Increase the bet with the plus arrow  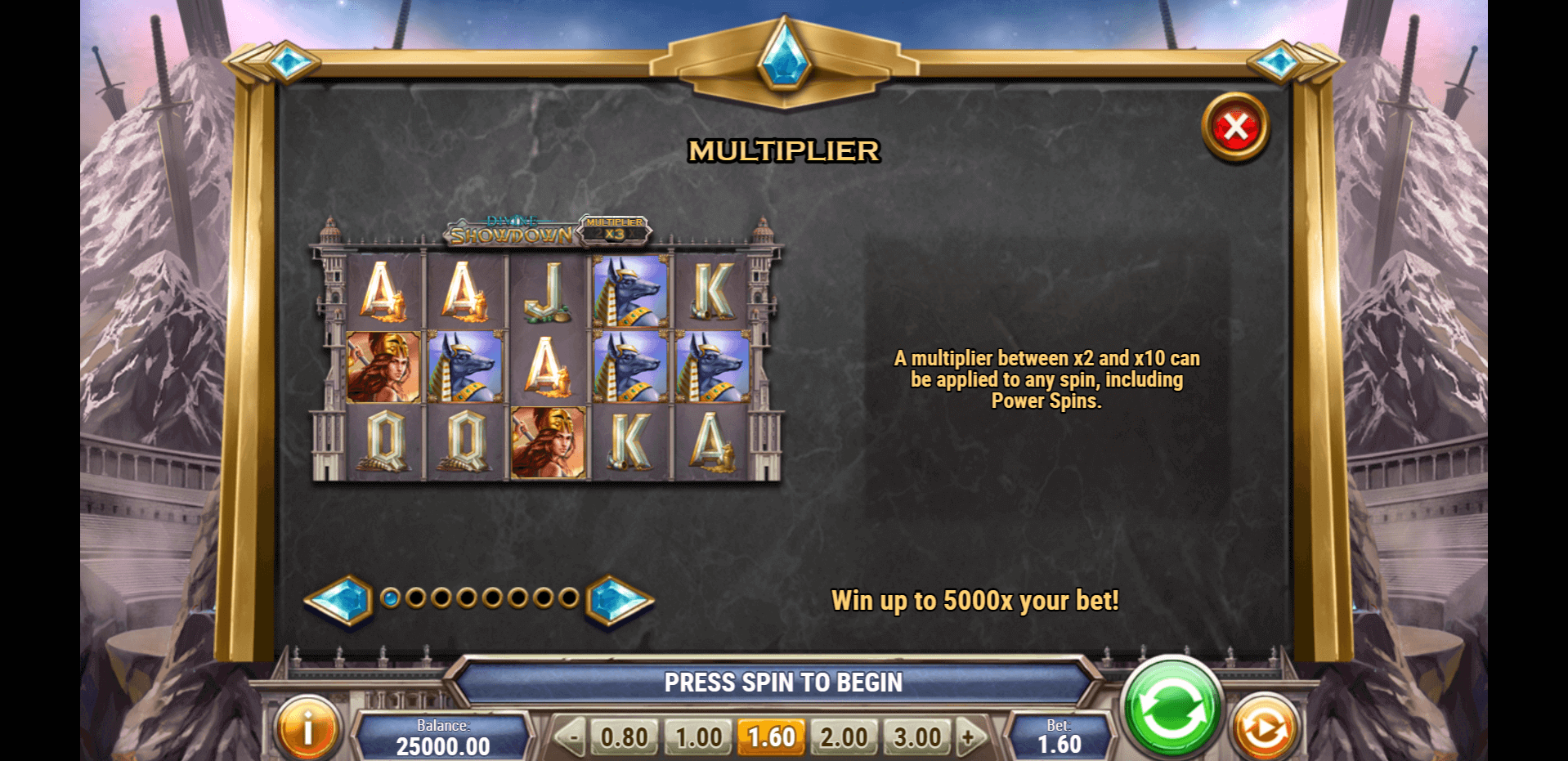(970, 737)
